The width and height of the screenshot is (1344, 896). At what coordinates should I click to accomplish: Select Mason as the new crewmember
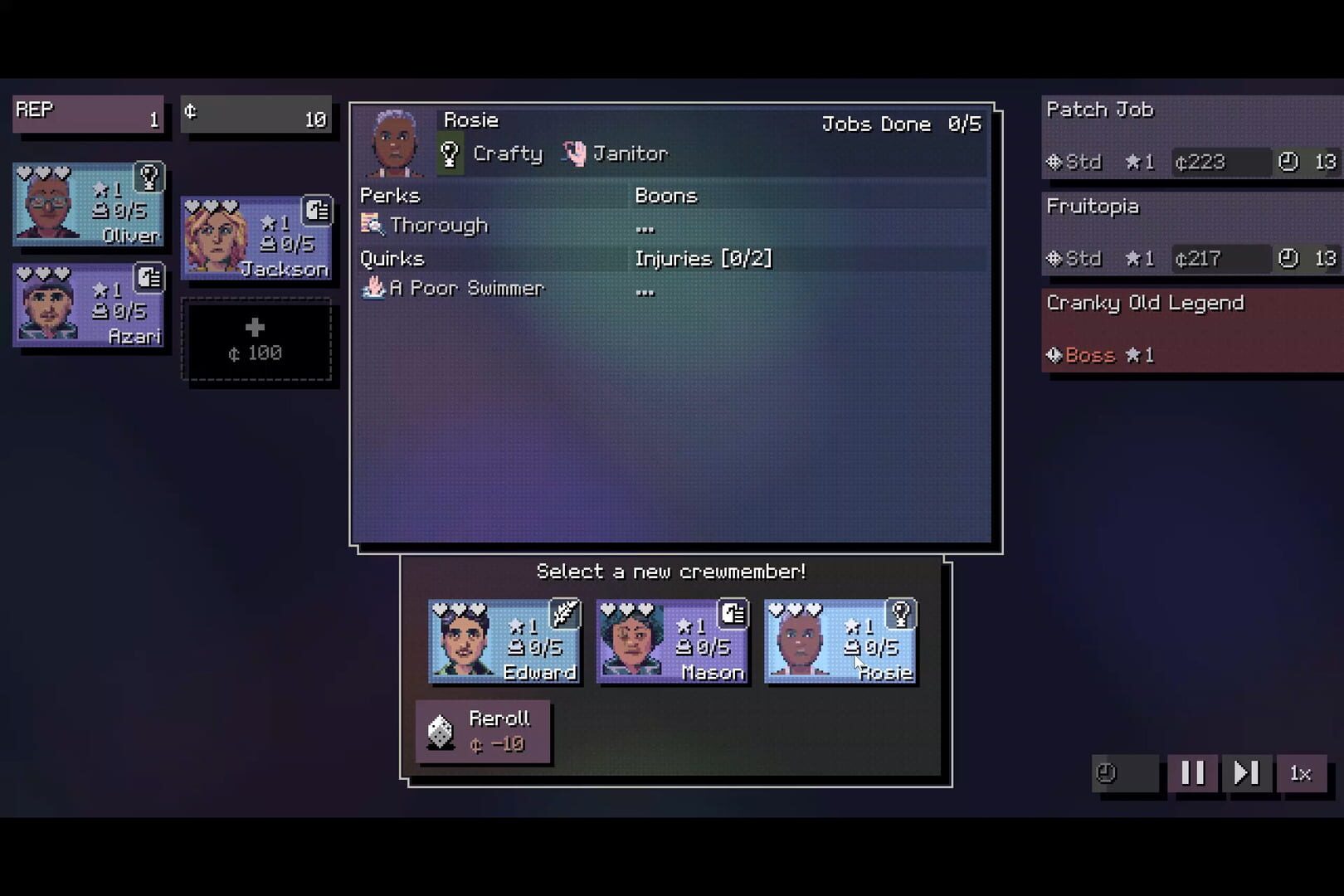pyautogui.click(x=674, y=640)
